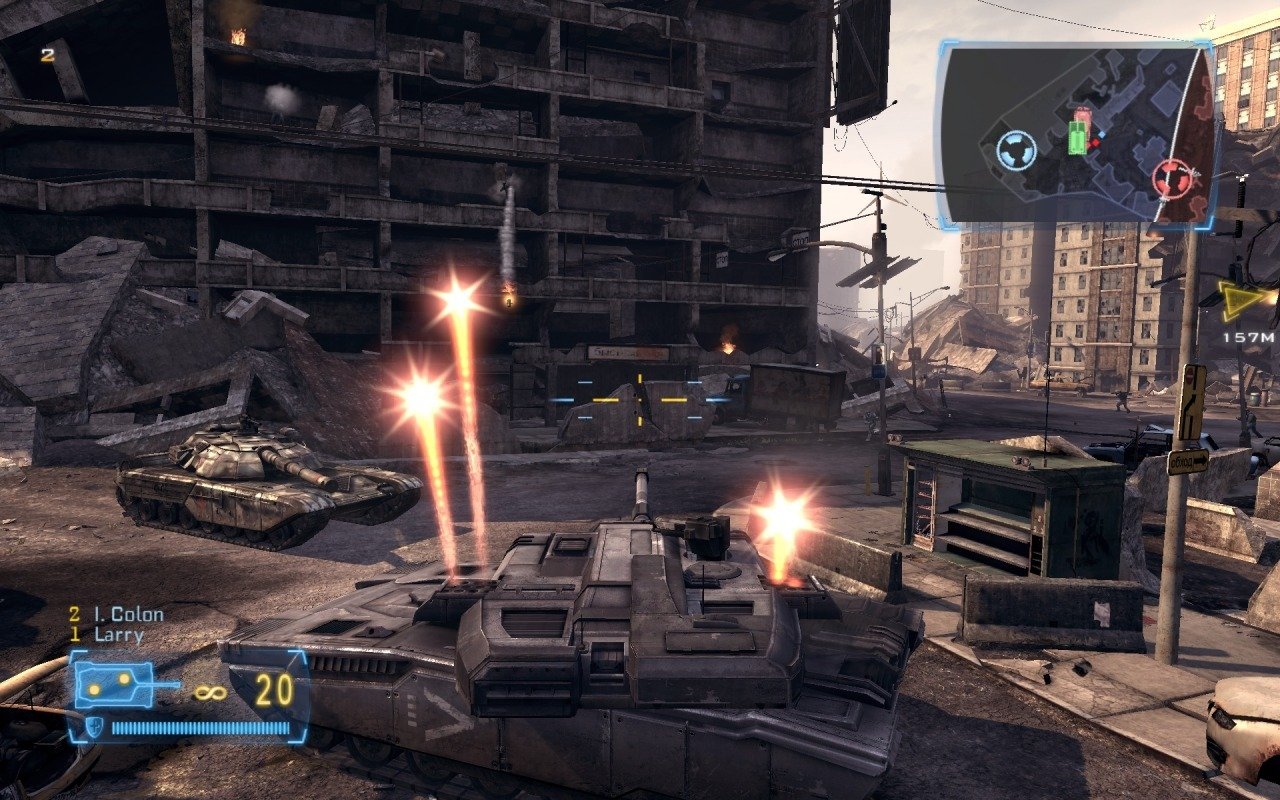Click the green friendly tank marker on minimap

pos(1077,137)
